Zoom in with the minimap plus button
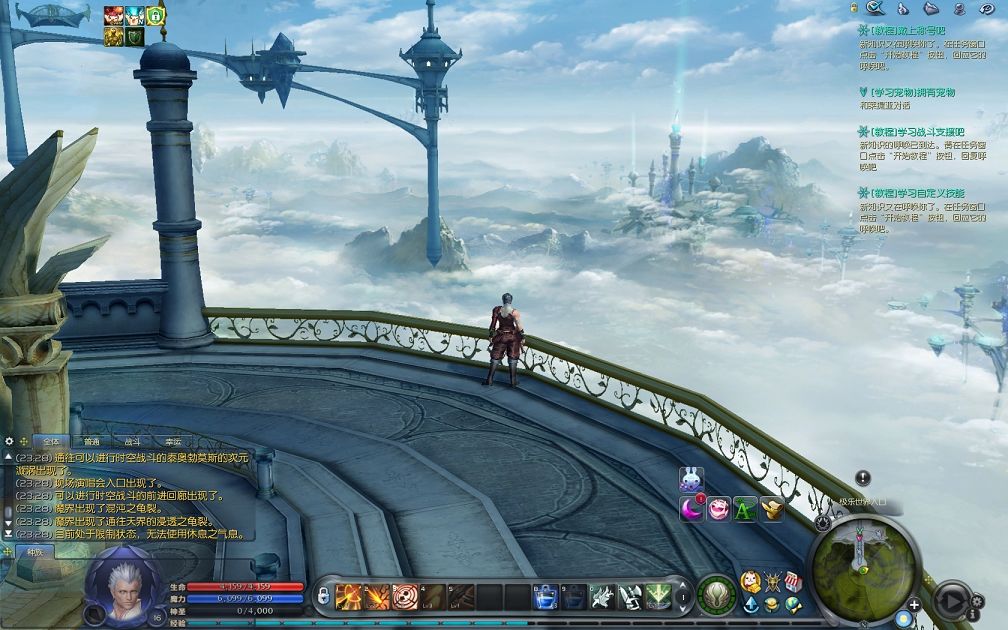 coord(914,605)
